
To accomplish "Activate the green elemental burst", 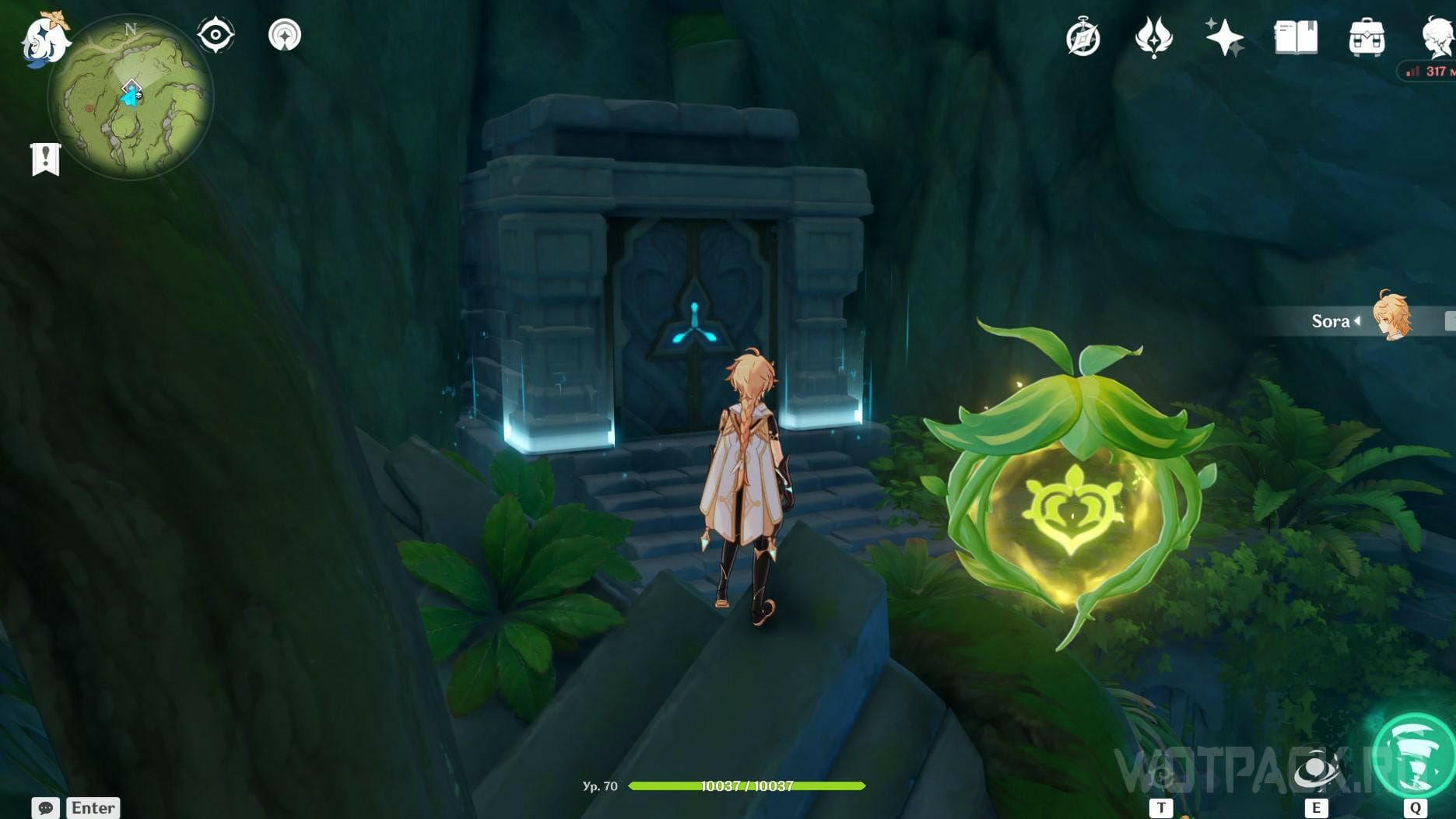I will point(1414,756).
